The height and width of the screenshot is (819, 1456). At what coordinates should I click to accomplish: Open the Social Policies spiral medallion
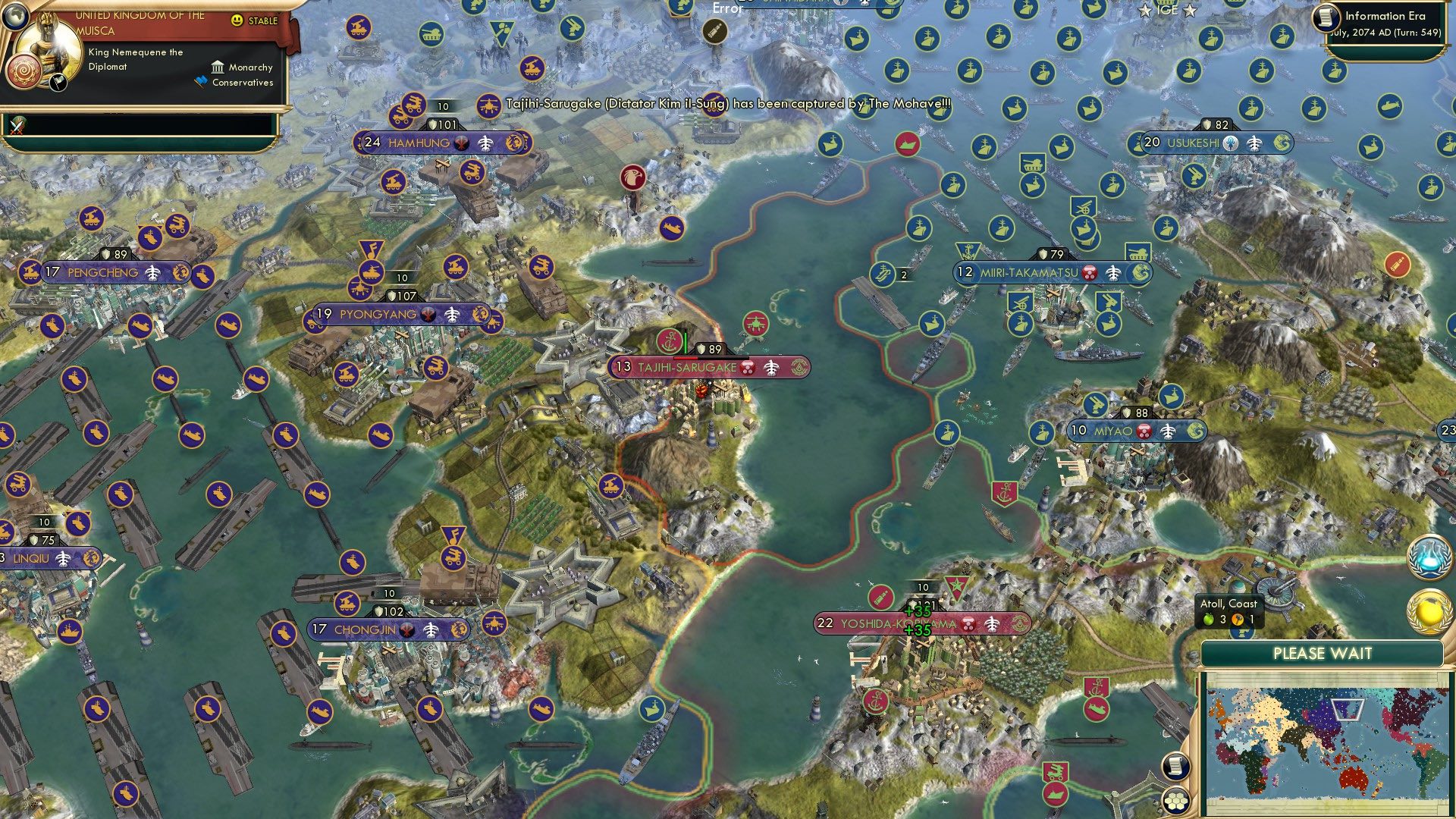pyautogui.click(x=24, y=71)
